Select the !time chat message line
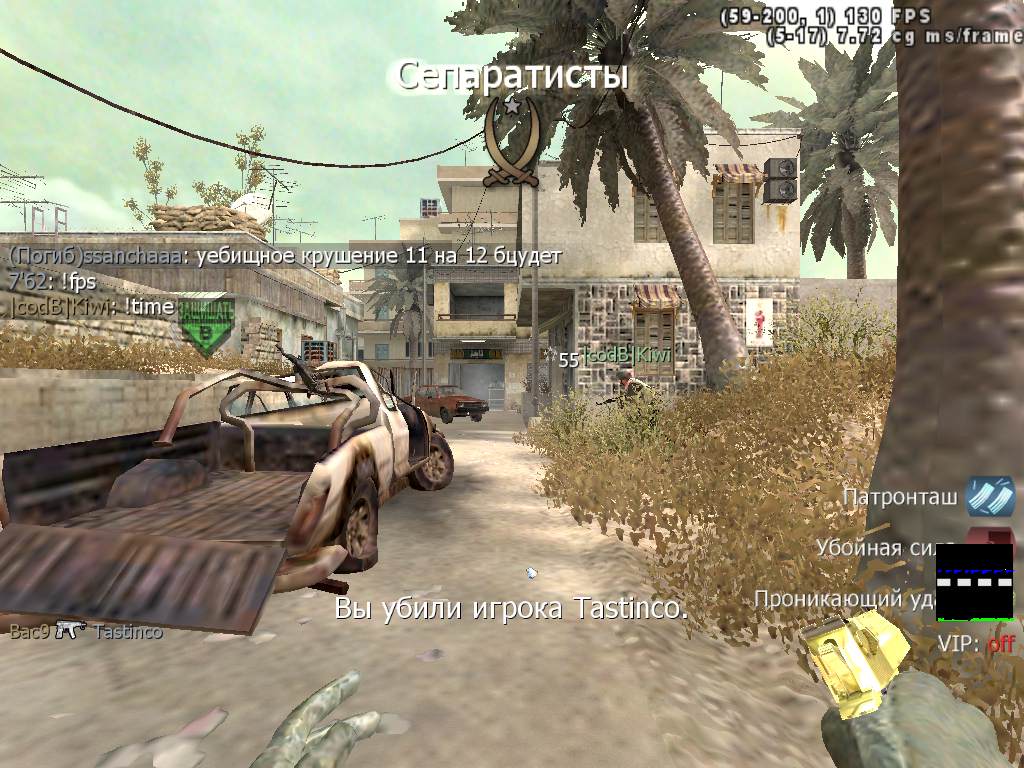This screenshot has height=768, width=1024. (x=92, y=307)
